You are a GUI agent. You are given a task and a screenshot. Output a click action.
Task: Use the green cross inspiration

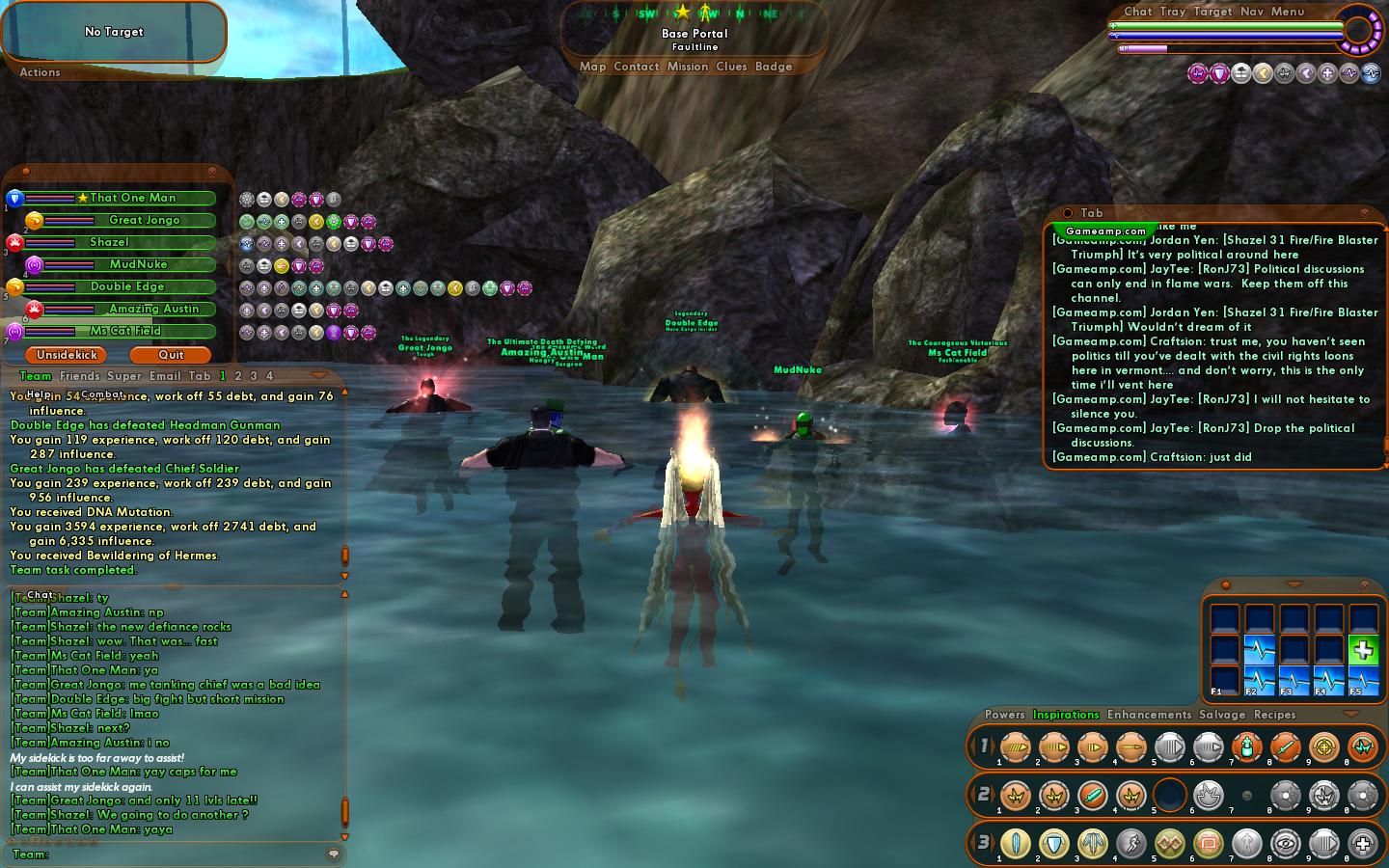[1363, 651]
